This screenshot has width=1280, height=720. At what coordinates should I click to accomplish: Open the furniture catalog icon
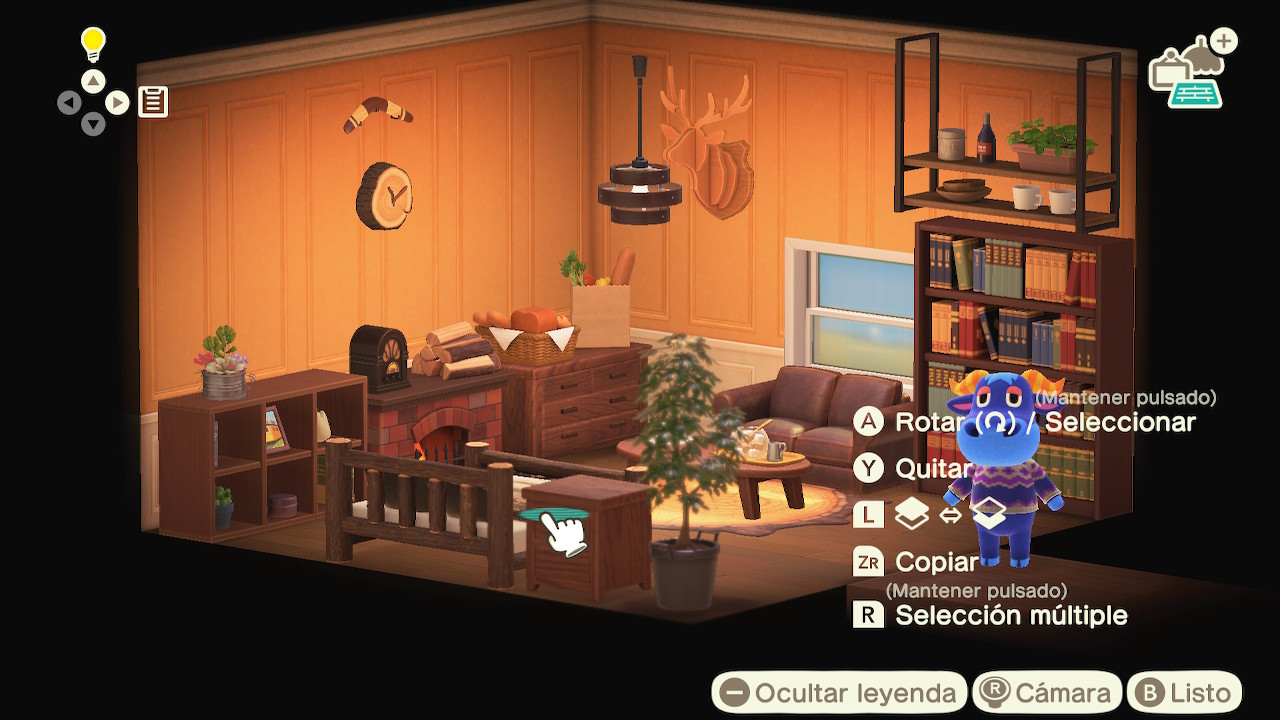click(x=1190, y=72)
